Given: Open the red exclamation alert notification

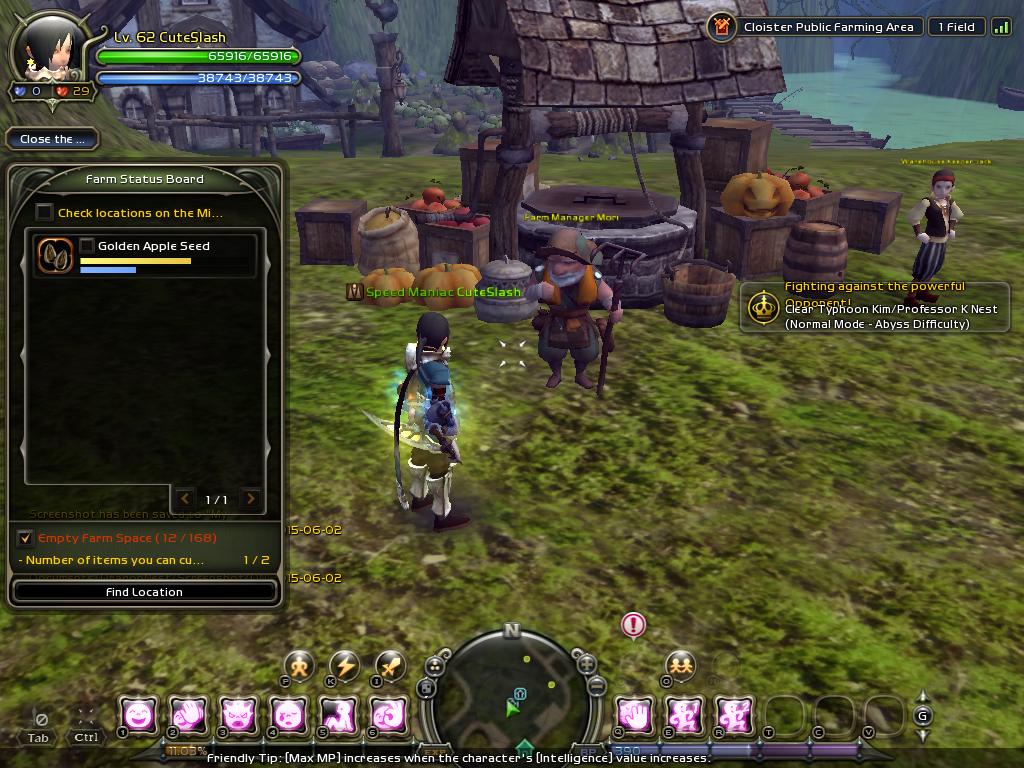Looking at the screenshot, I should [x=633, y=626].
